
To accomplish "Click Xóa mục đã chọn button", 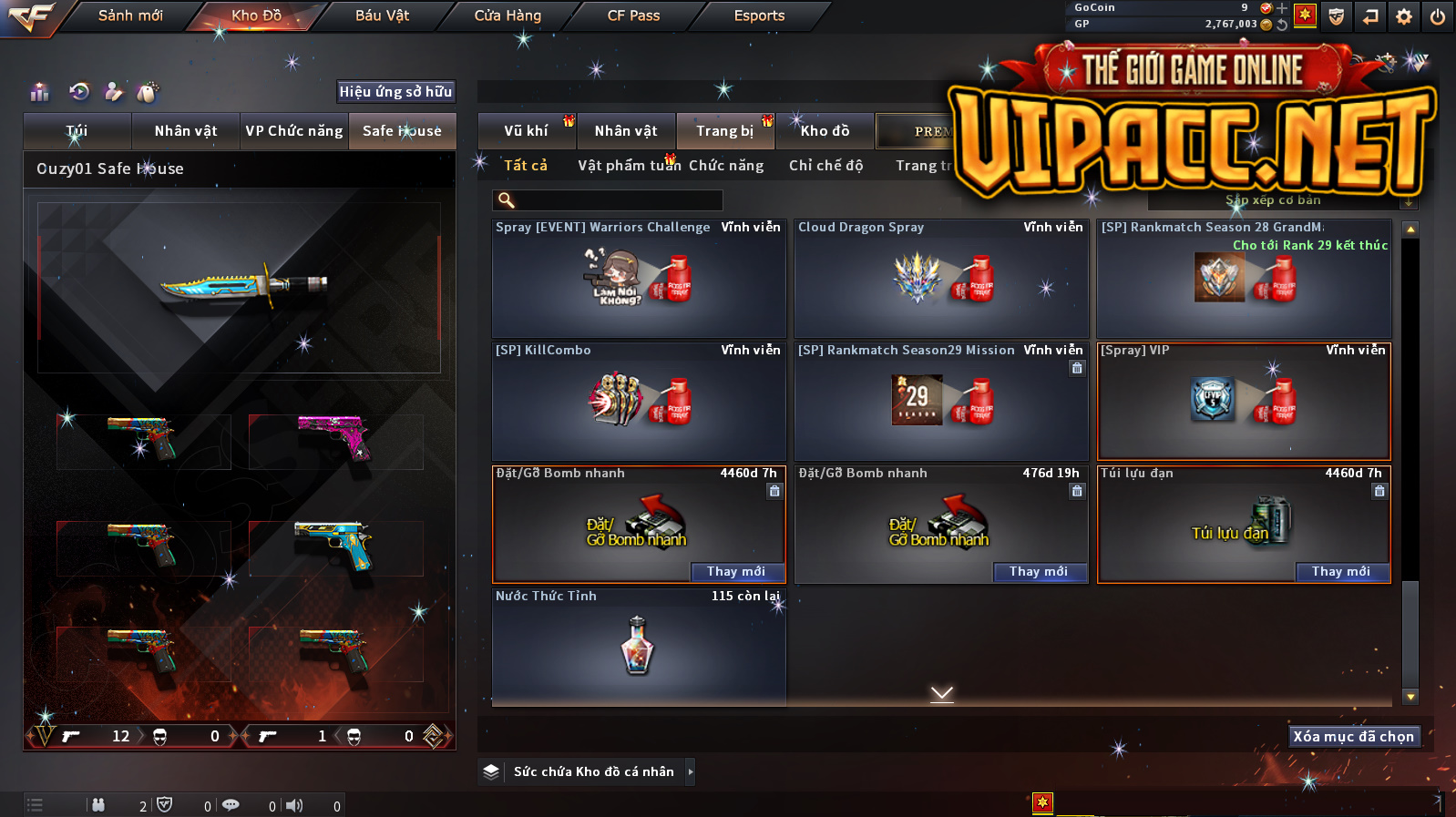I will (x=1353, y=737).
